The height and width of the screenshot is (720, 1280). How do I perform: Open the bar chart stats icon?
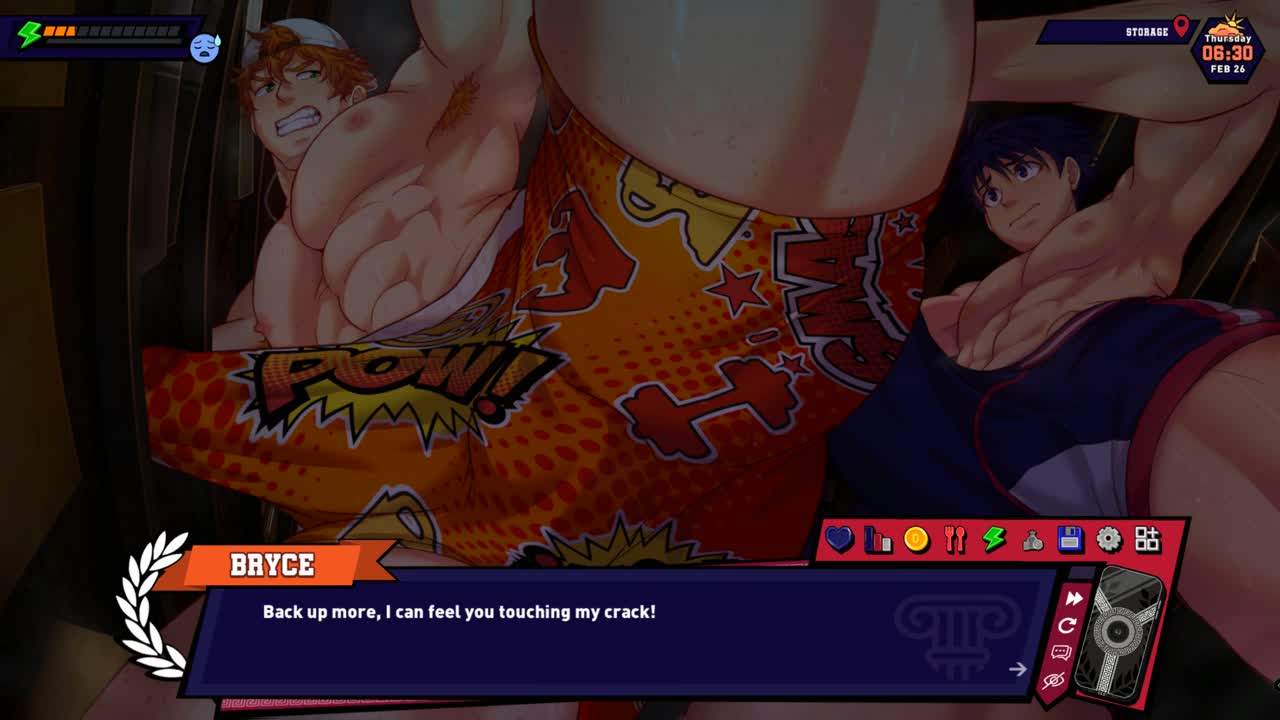878,540
